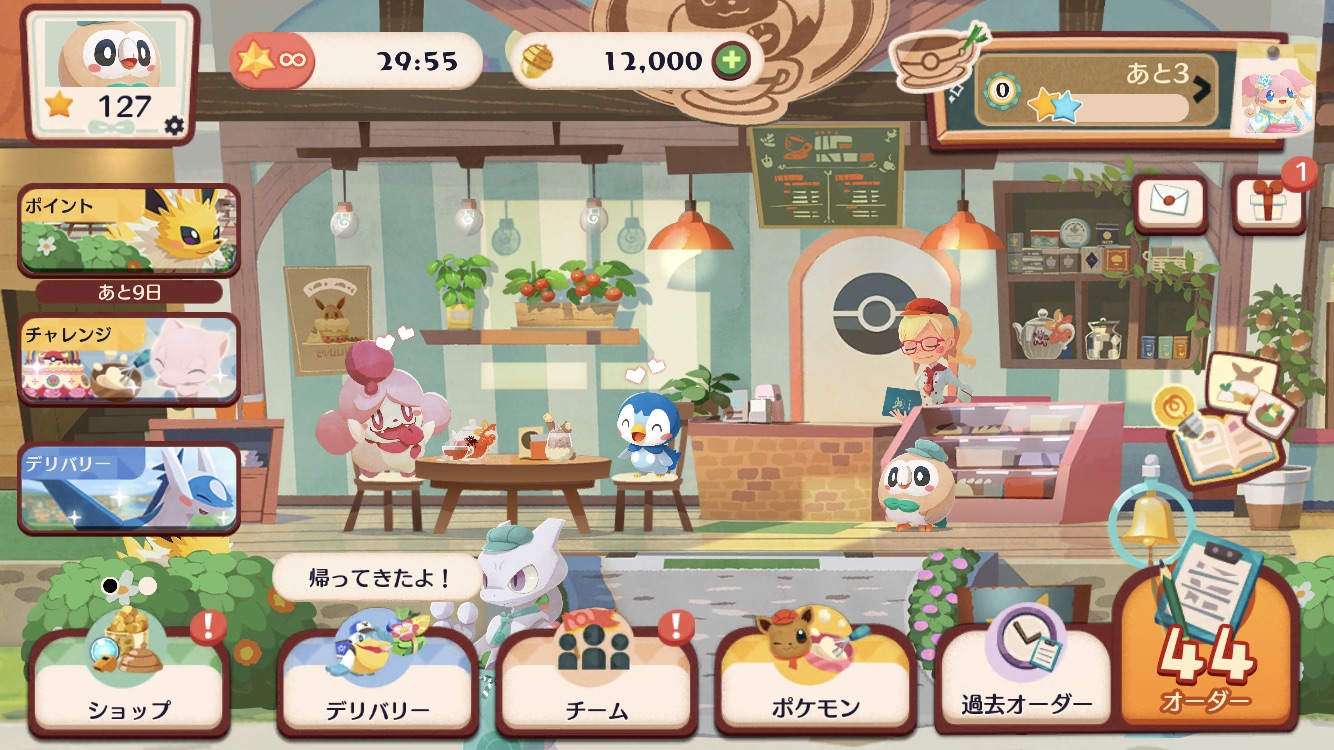Image resolution: width=1334 pixels, height=750 pixels.
Task: Open the あと3 star progress panel
Action: pos(1096,90)
